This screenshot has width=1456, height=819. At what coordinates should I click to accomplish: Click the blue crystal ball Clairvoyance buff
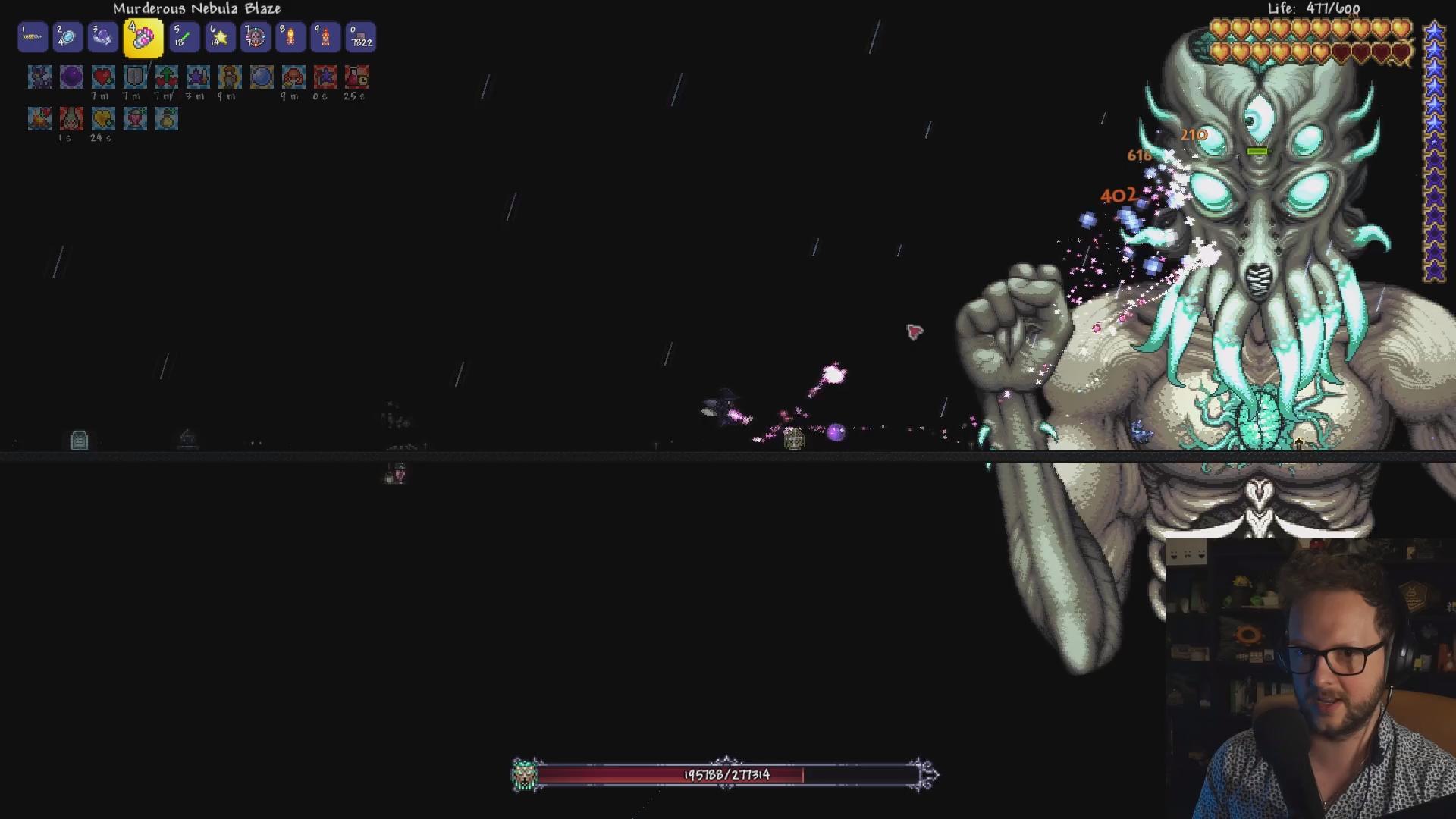(x=262, y=77)
